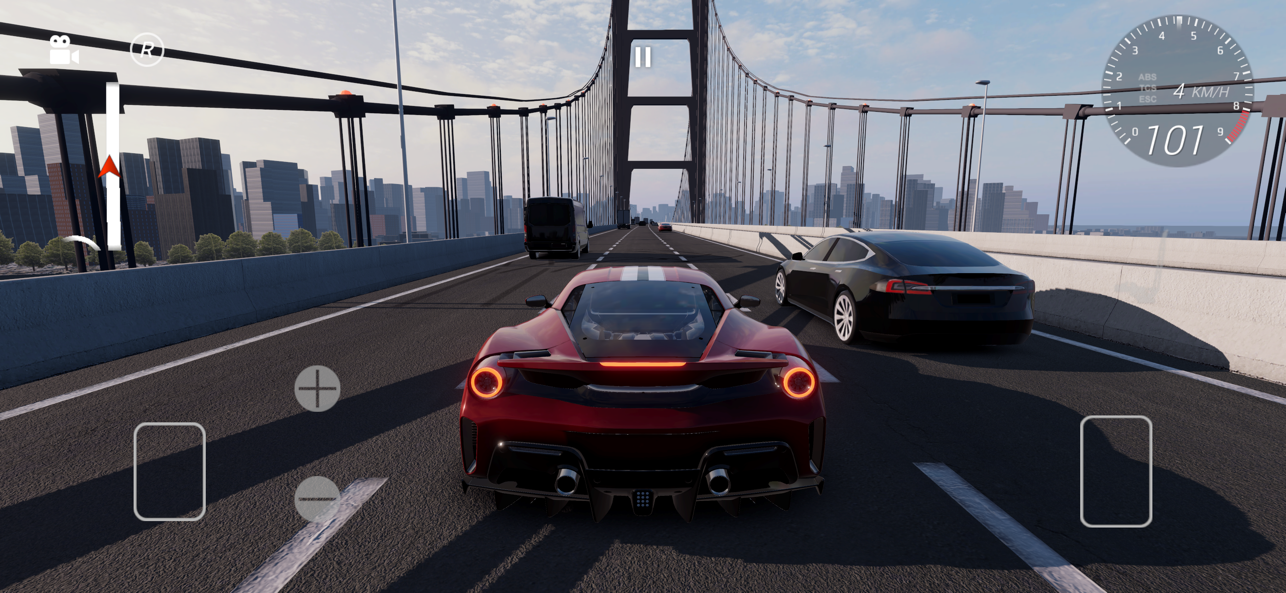Shift up with the plus button
Viewport: 1286px width, 593px height.
point(317,388)
